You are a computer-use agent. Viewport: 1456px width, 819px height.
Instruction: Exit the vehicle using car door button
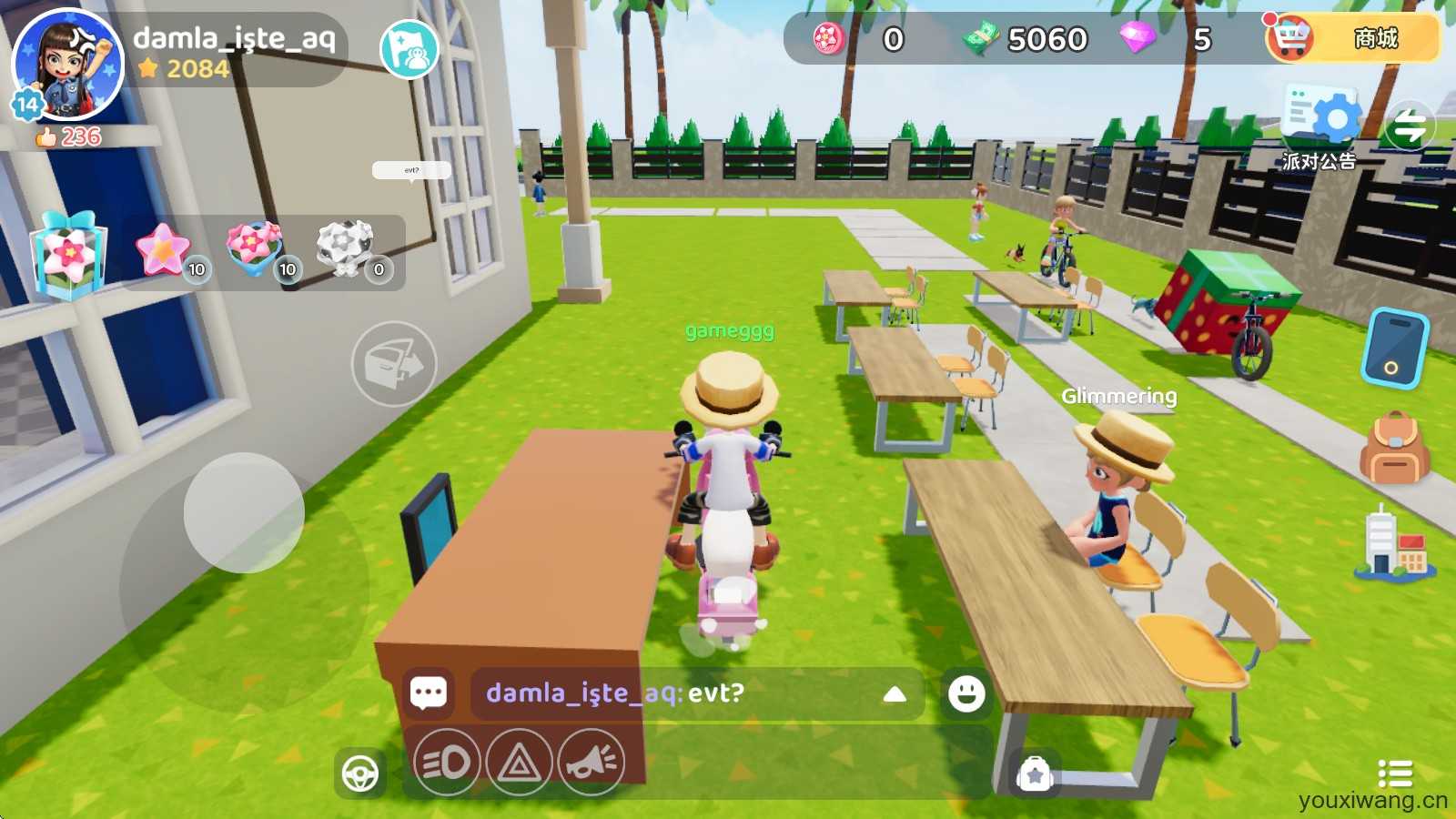click(394, 364)
